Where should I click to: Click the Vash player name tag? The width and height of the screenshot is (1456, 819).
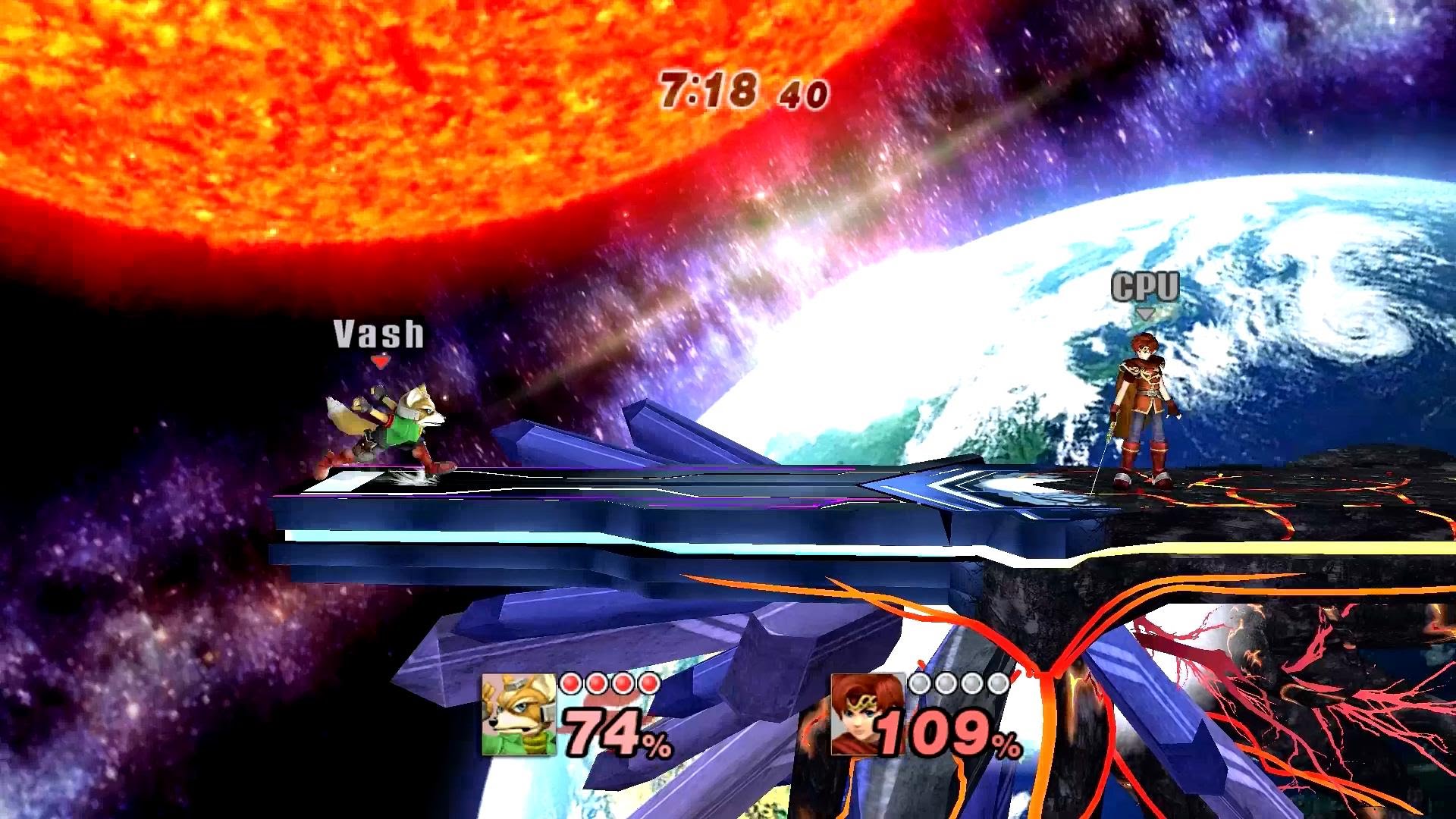click(x=379, y=334)
